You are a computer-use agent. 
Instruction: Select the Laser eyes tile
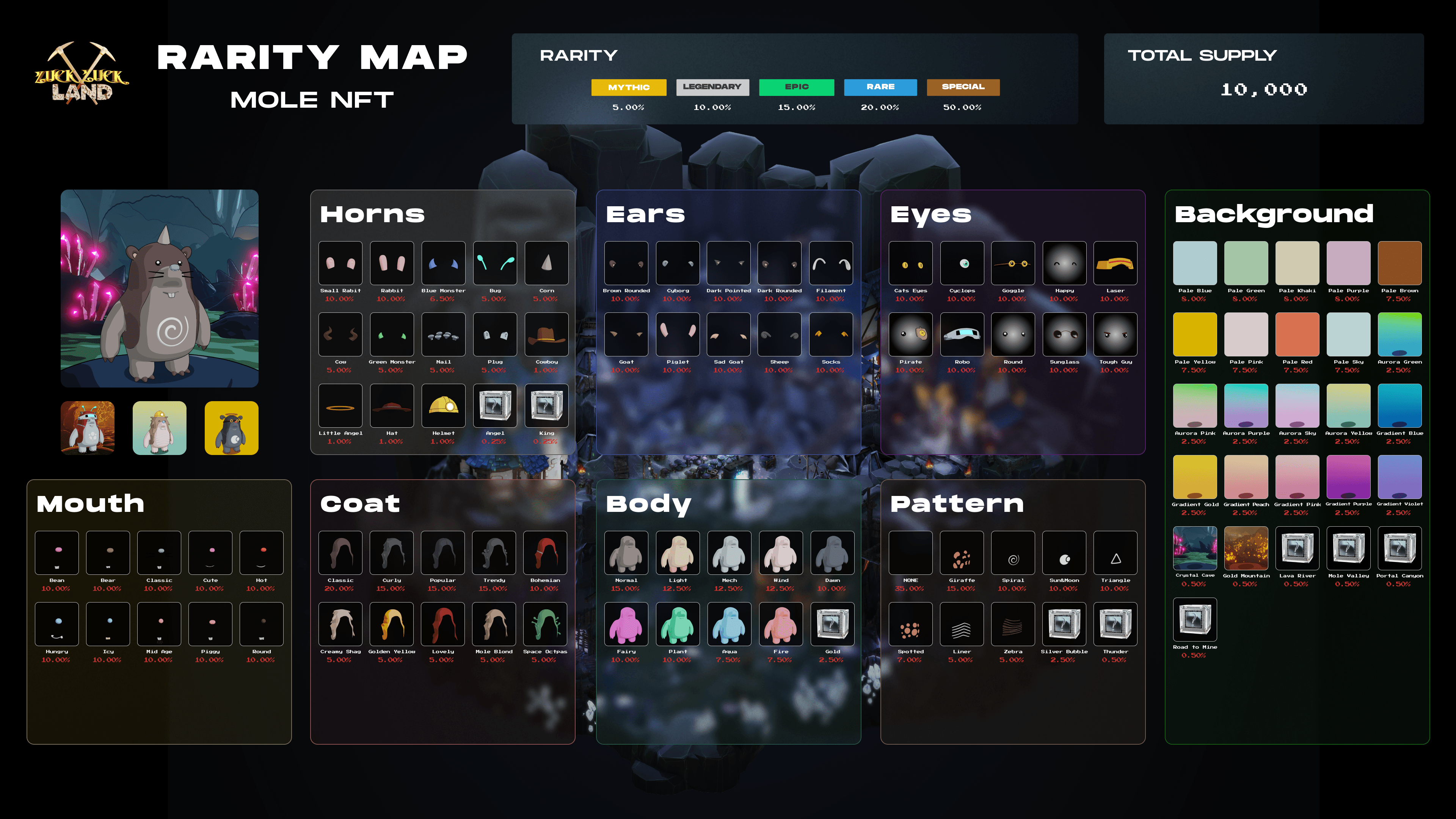[1115, 264]
